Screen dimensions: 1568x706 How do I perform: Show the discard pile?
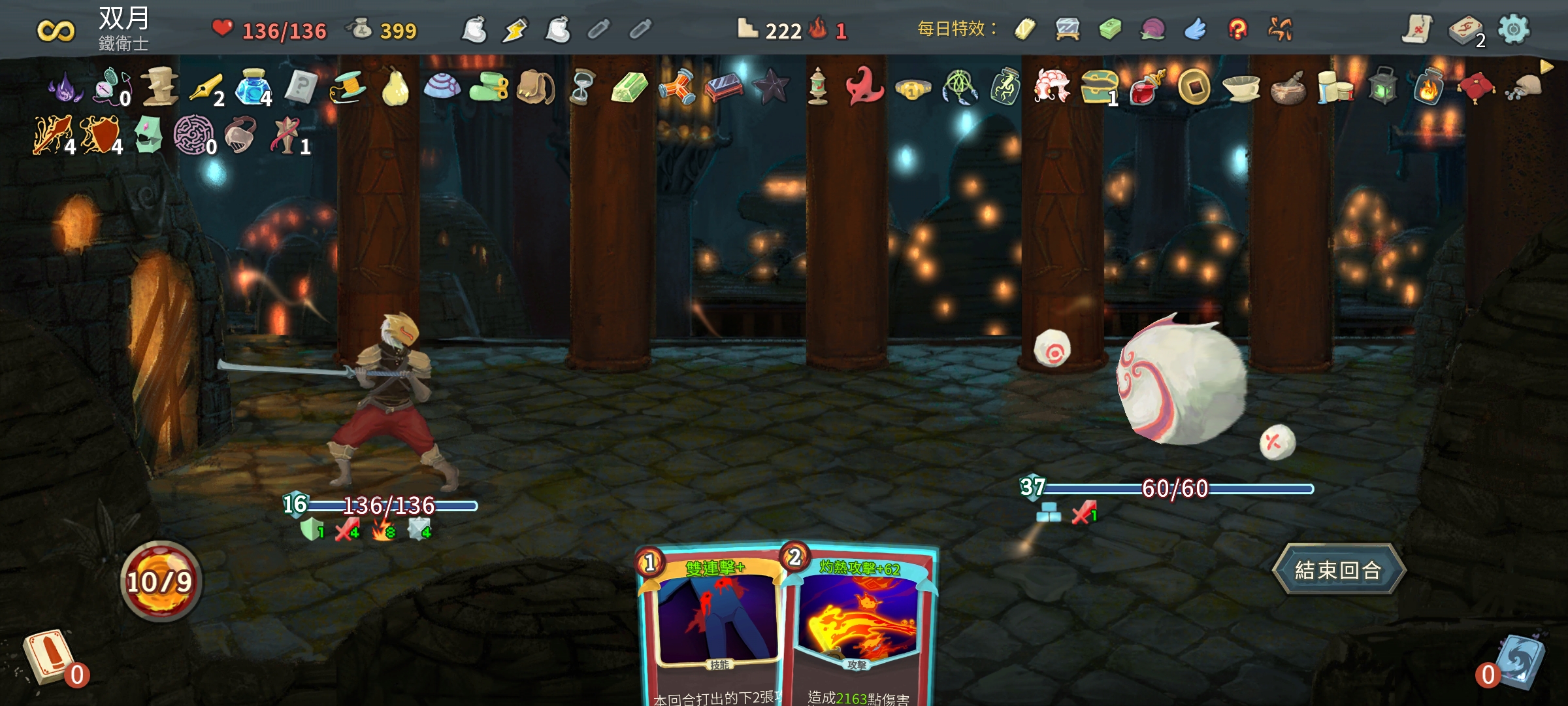pos(1519,662)
